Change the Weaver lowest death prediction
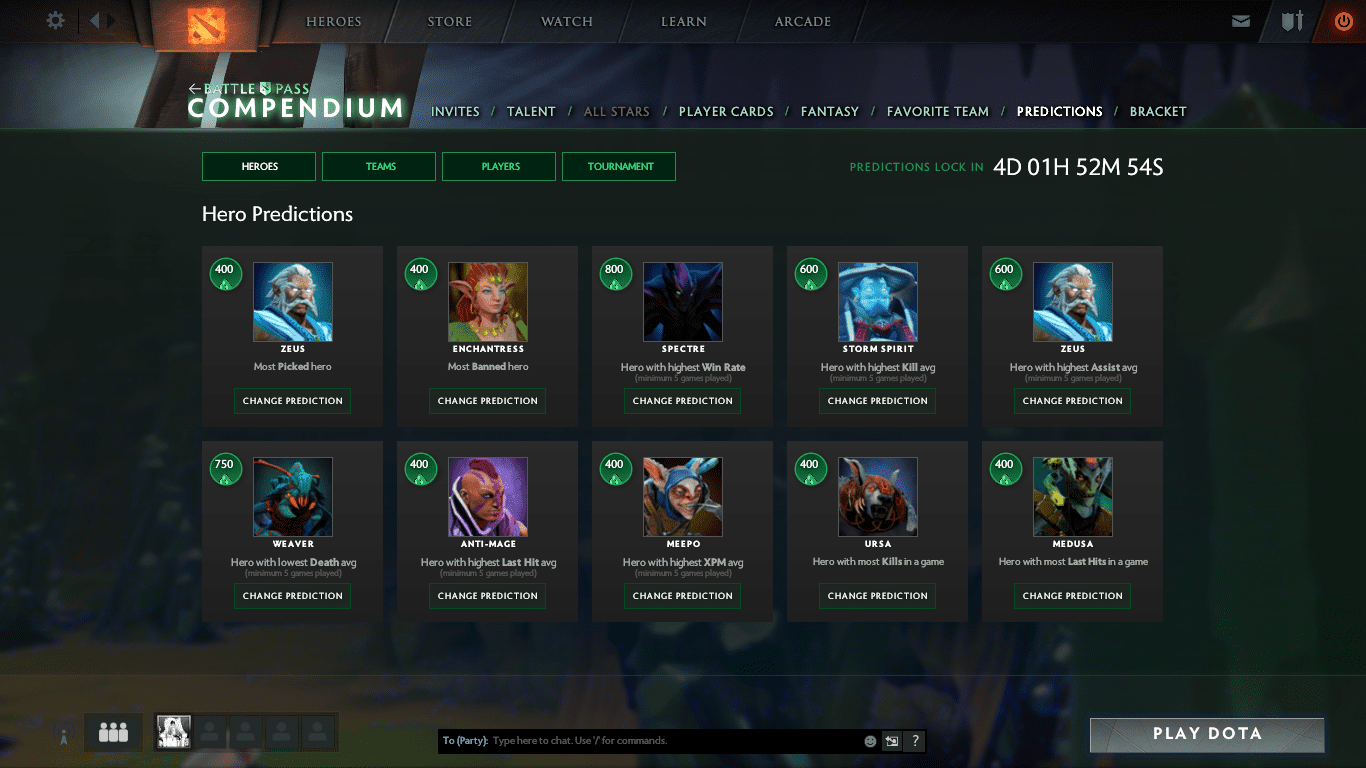 (293, 596)
